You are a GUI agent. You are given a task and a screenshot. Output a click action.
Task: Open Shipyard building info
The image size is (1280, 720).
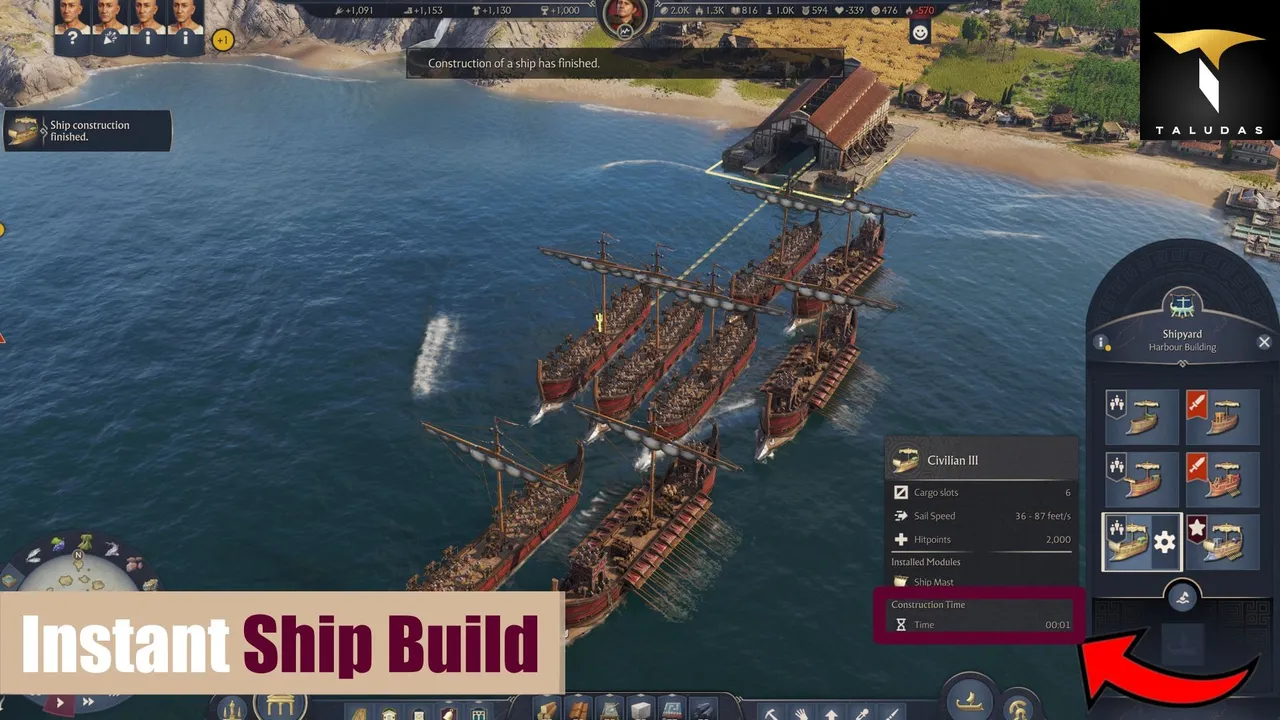[1102, 342]
